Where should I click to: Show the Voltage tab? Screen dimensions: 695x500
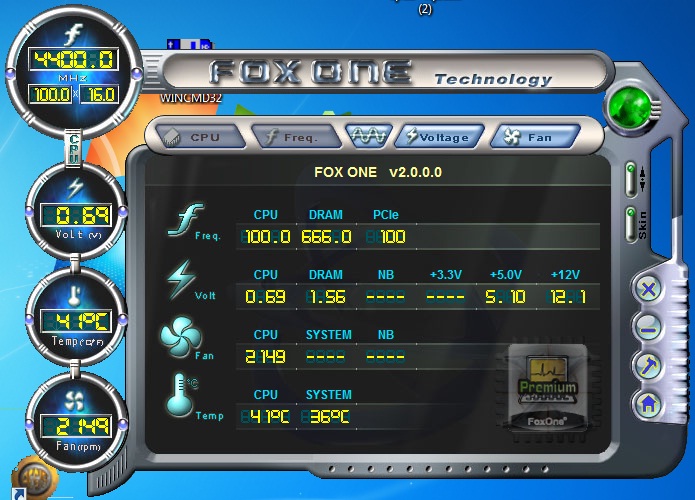(440, 136)
